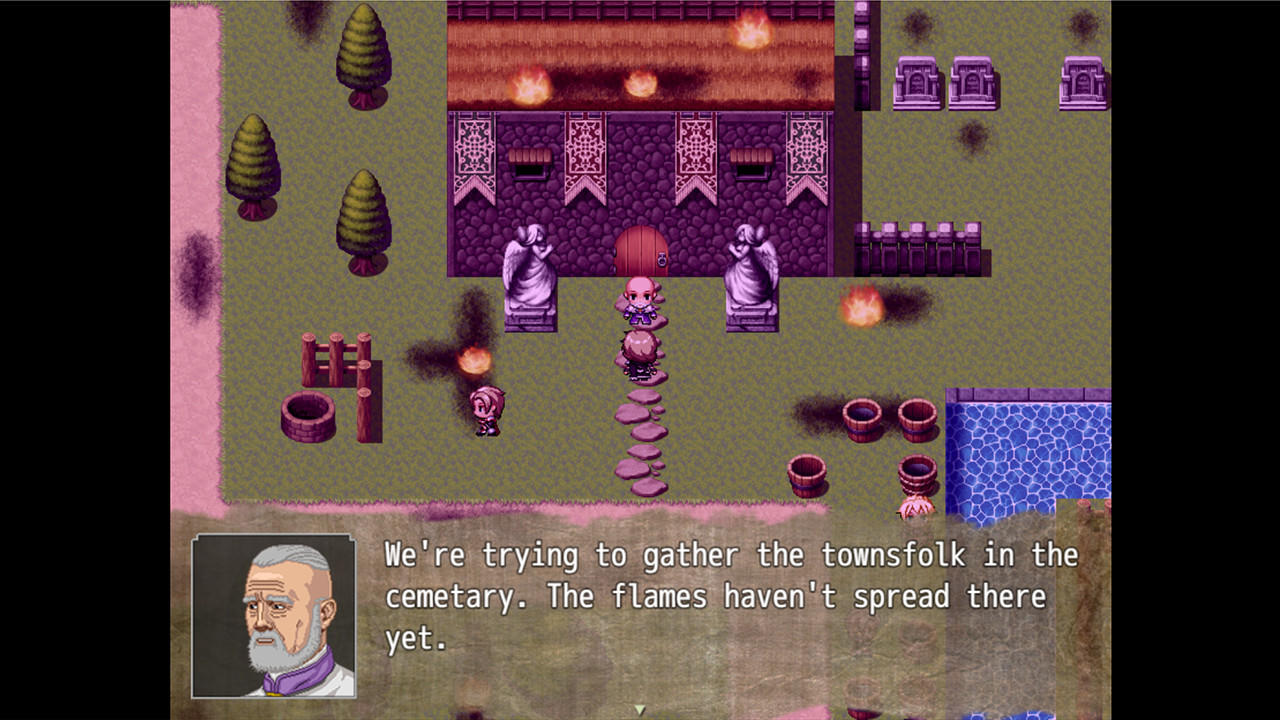Click the dialogue text mentioning the cemetary
Screen dimensions: 1280x720
click(x=730, y=595)
